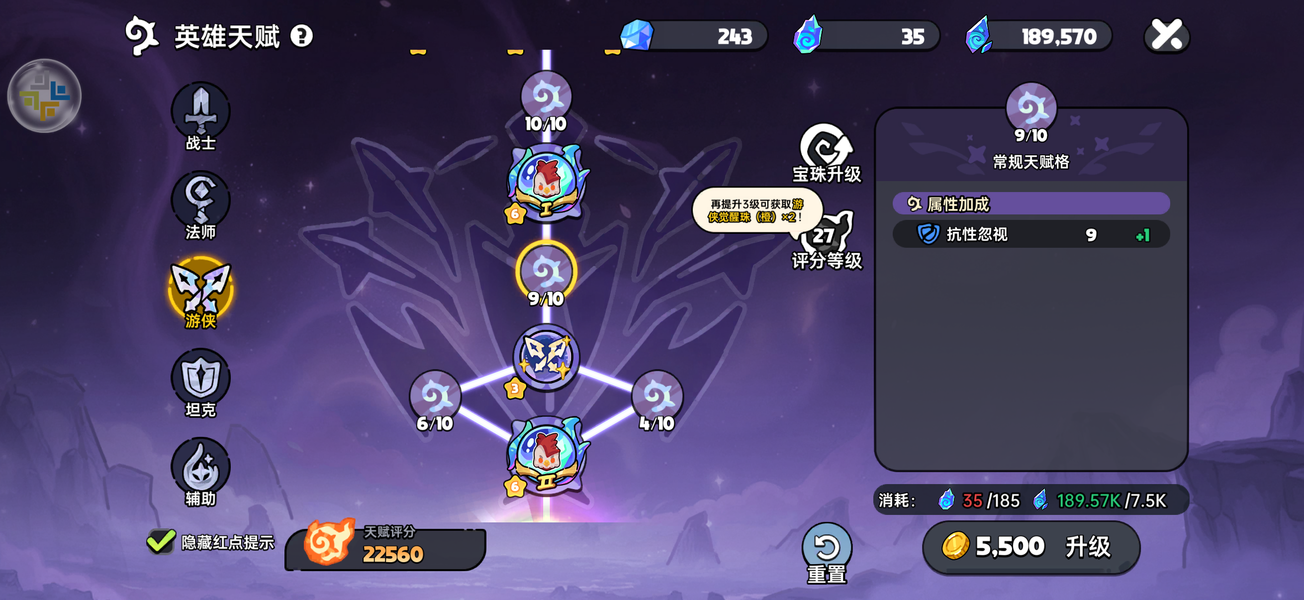
Task: Open the 评分等级 rating level
Action: click(827, 240)
